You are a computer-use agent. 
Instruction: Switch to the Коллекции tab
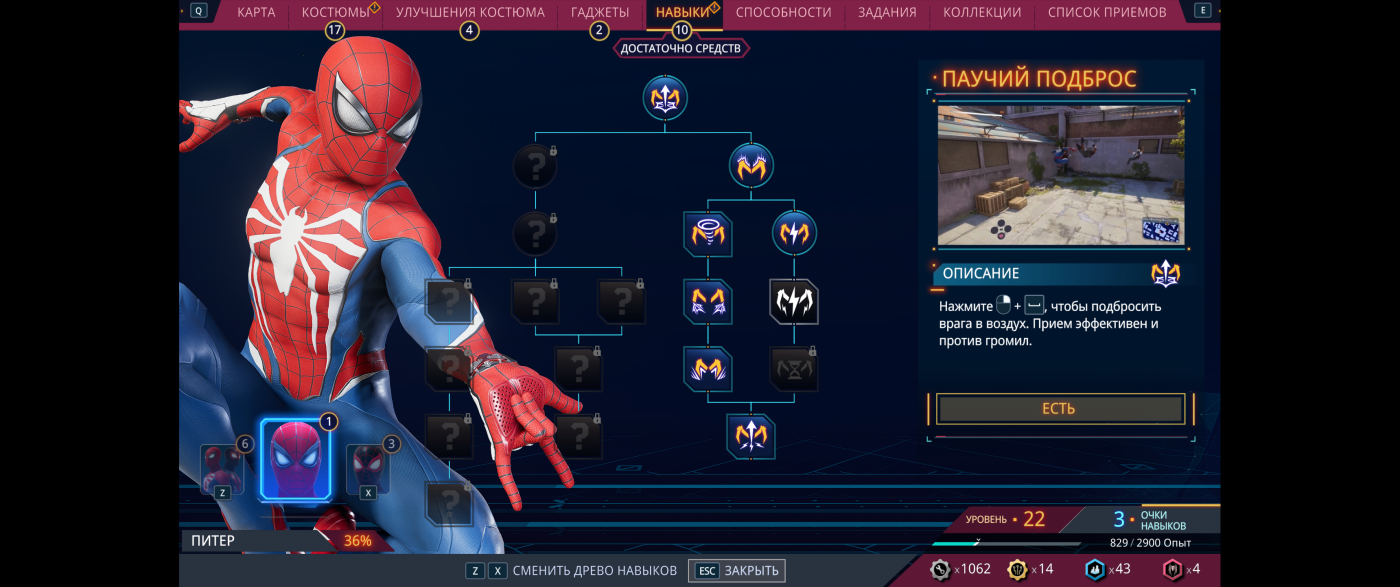click(982, 12)
